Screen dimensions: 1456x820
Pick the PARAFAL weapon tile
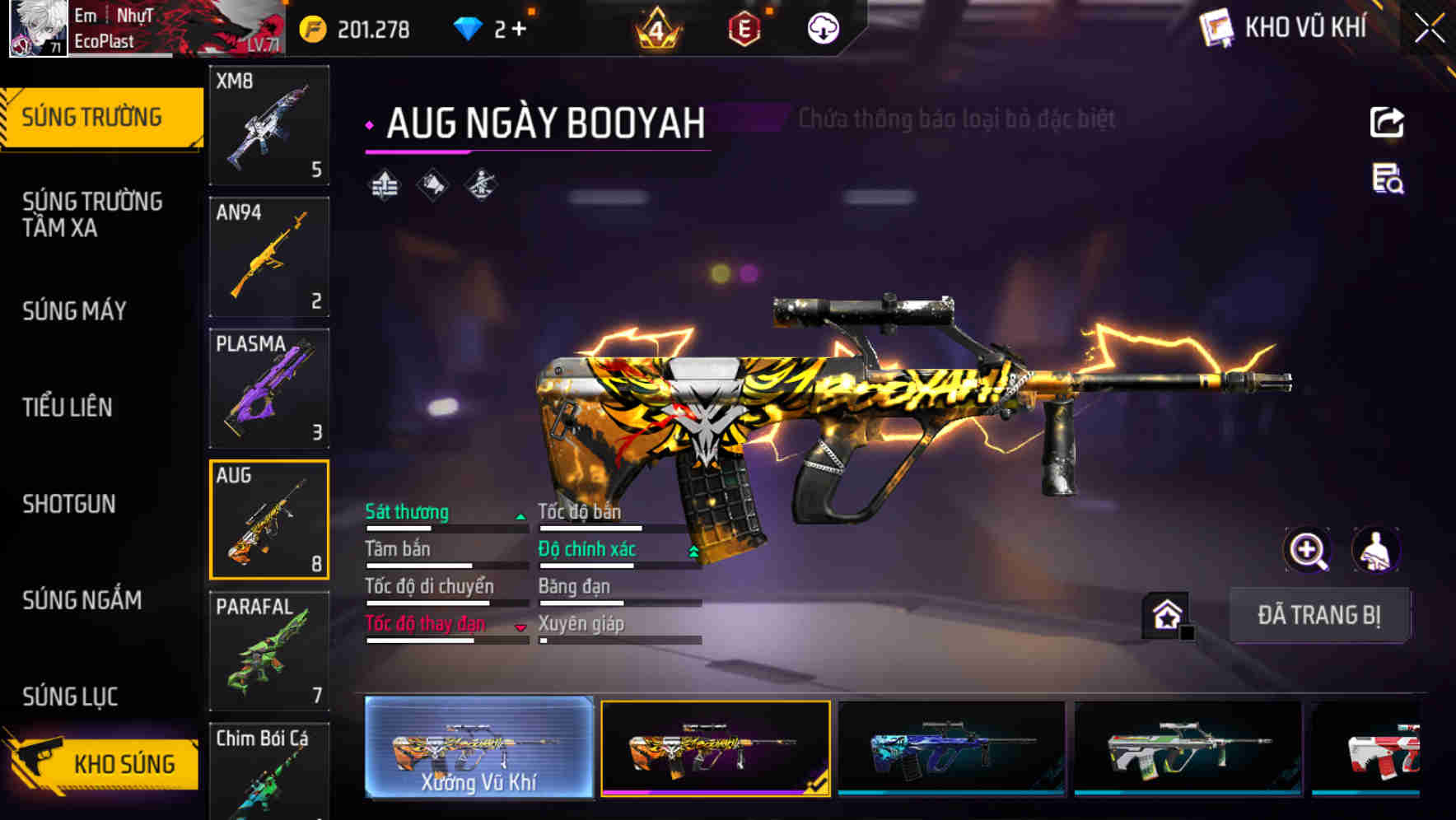click(x=269, y=651)
